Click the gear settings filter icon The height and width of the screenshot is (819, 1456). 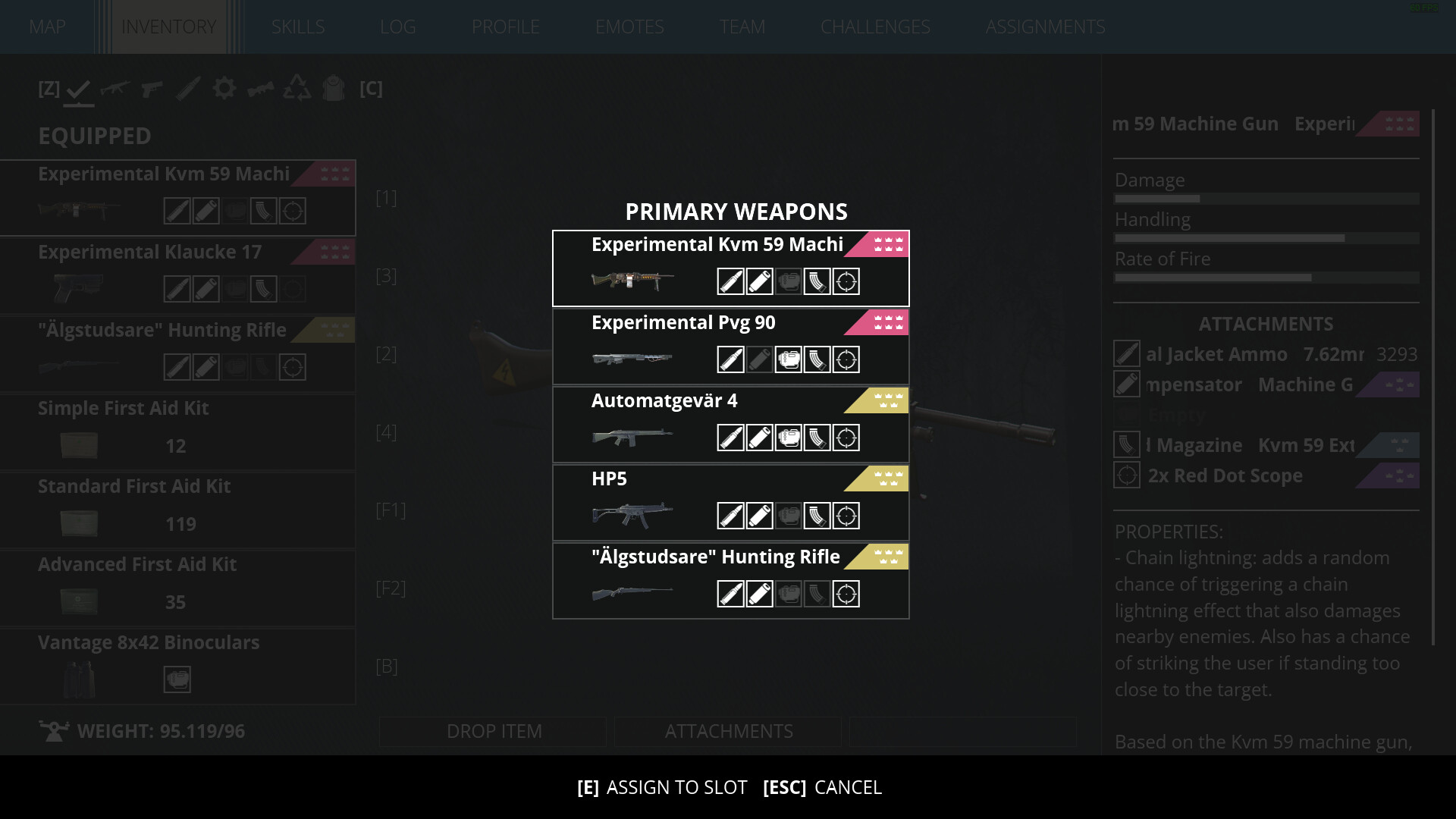click(x=224, y=89)
